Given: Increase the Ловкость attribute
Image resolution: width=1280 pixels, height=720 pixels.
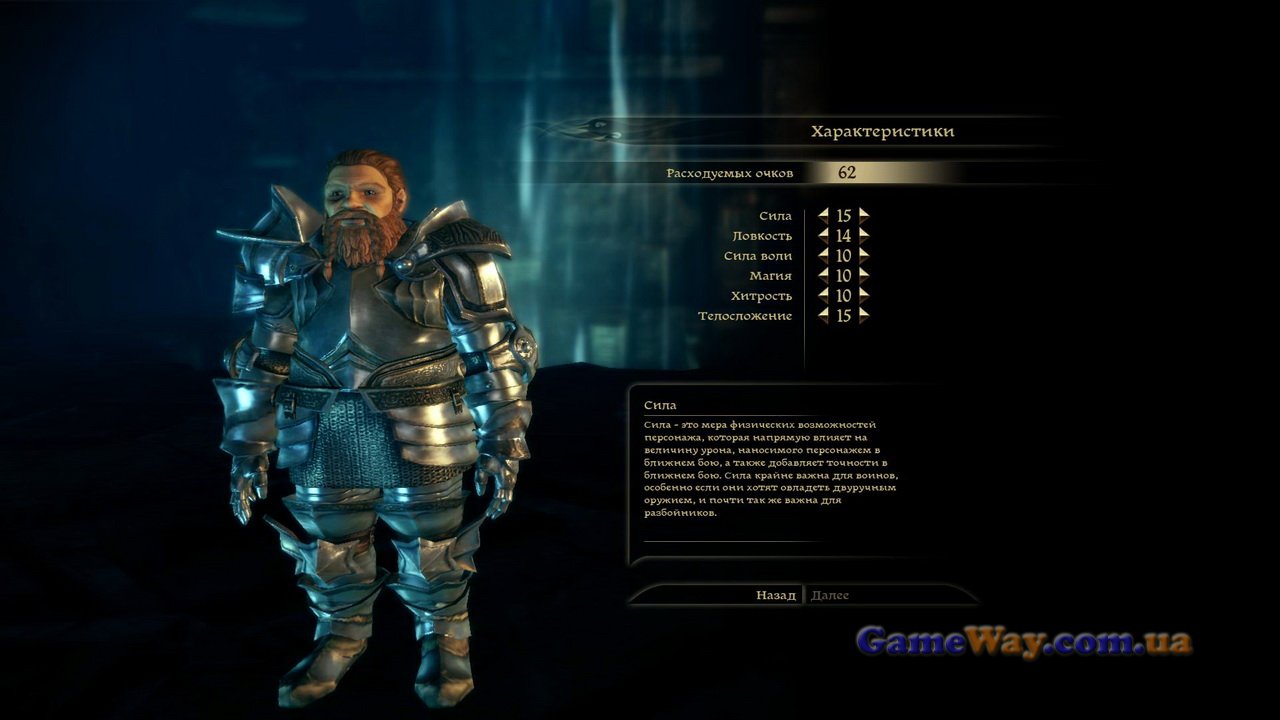Looking at the screenshot, I should click(864, 235).
